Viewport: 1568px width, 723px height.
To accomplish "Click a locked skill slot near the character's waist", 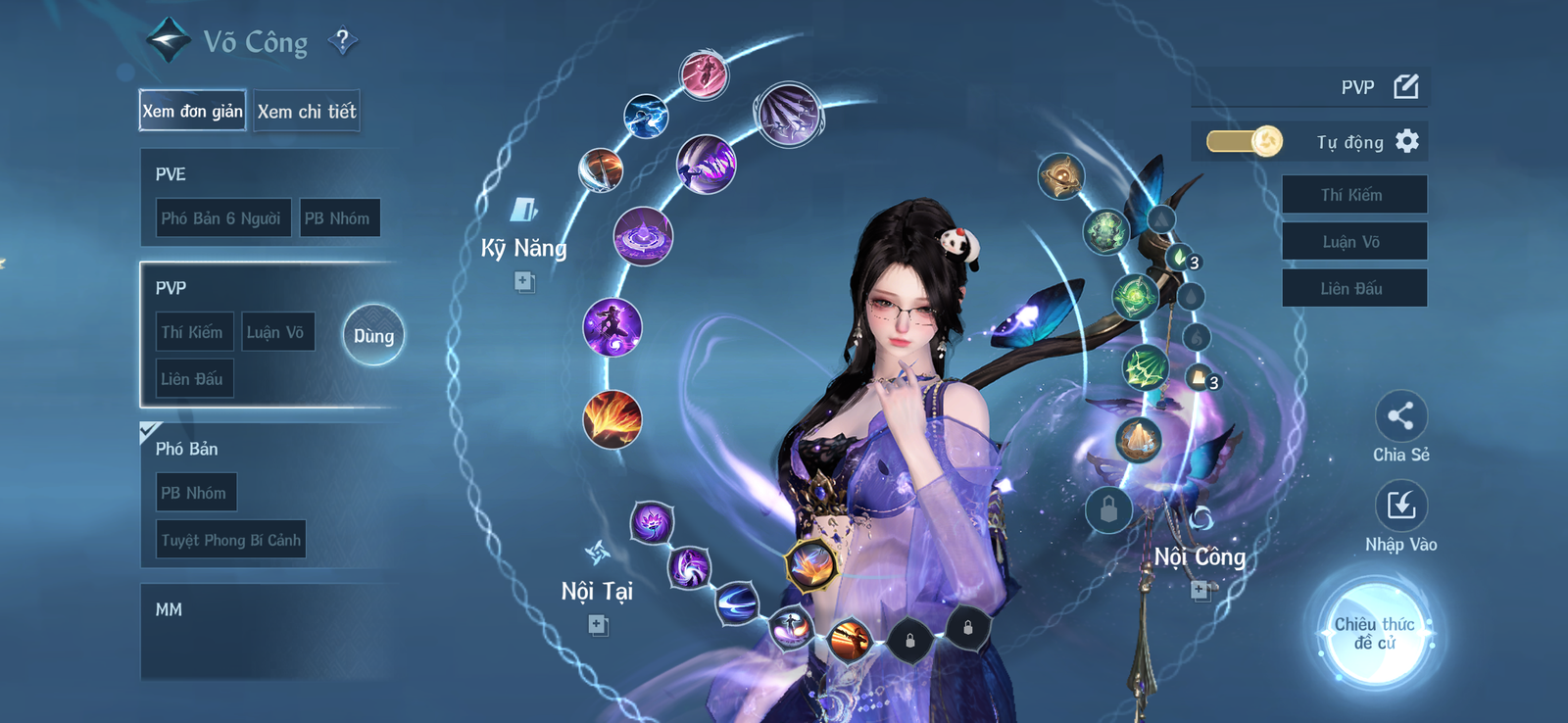I will 909,637.
